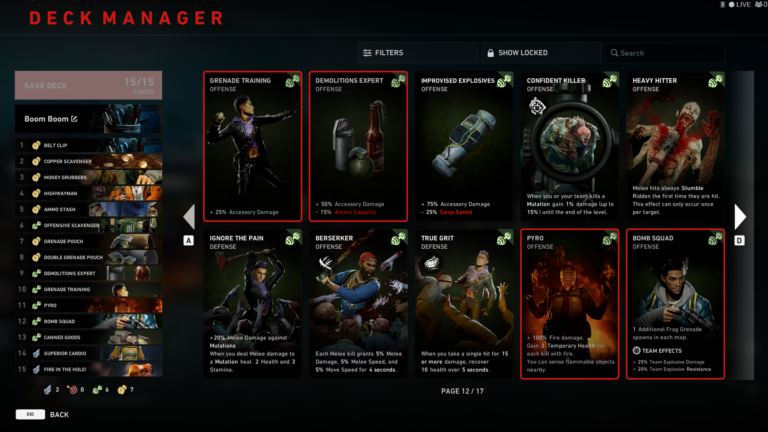Pick the Bomb Squad card in the grid
768x432 pixels.
(672, 304)
